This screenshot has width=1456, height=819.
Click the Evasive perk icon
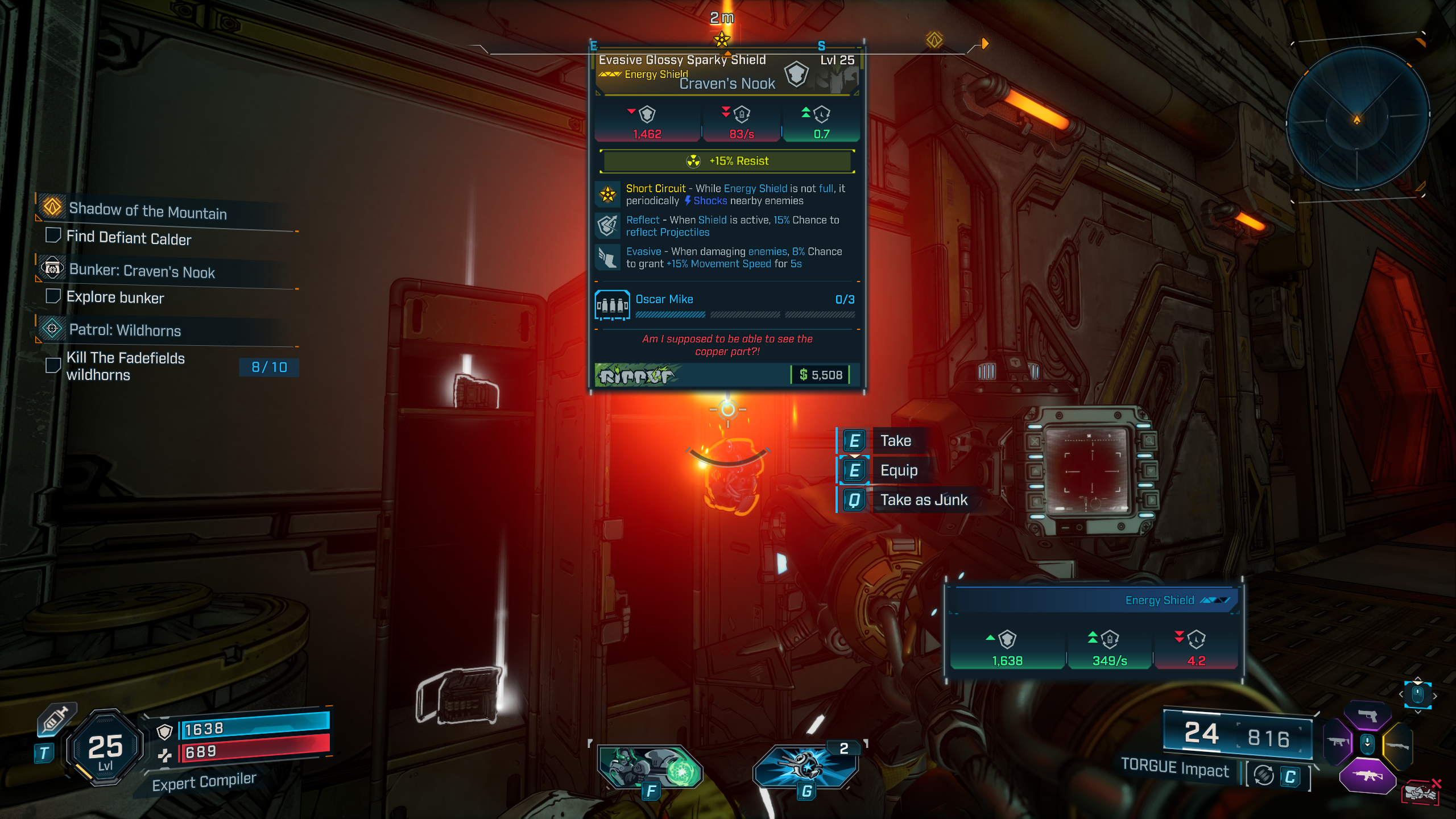point(607,258)
